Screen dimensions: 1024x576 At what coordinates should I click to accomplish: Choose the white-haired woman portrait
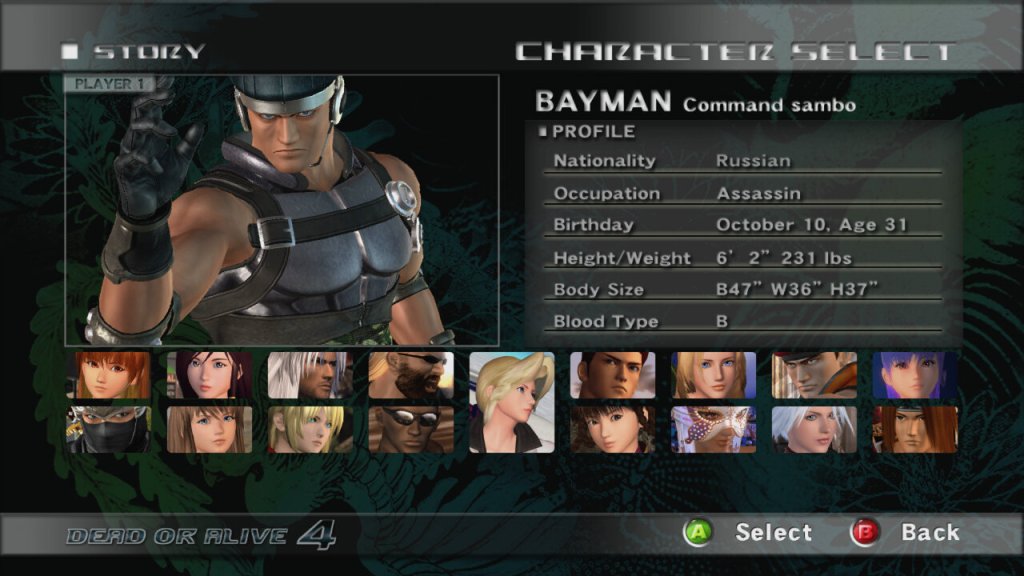point(814,429)
